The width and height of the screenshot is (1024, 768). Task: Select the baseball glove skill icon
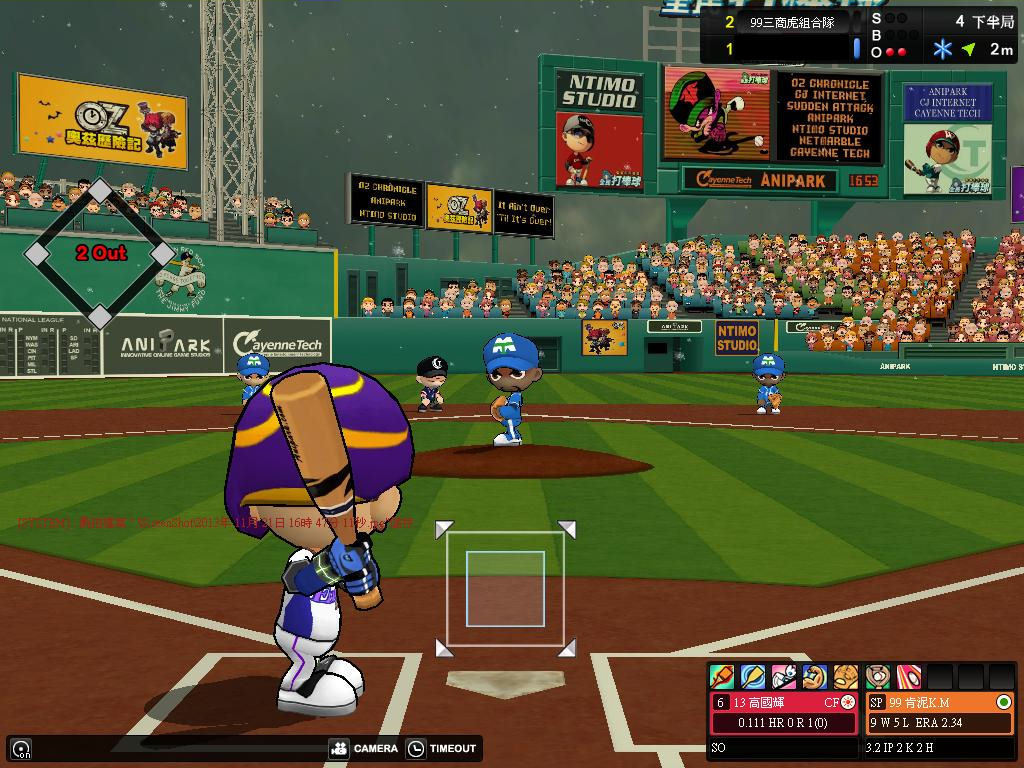coord(846,677)
